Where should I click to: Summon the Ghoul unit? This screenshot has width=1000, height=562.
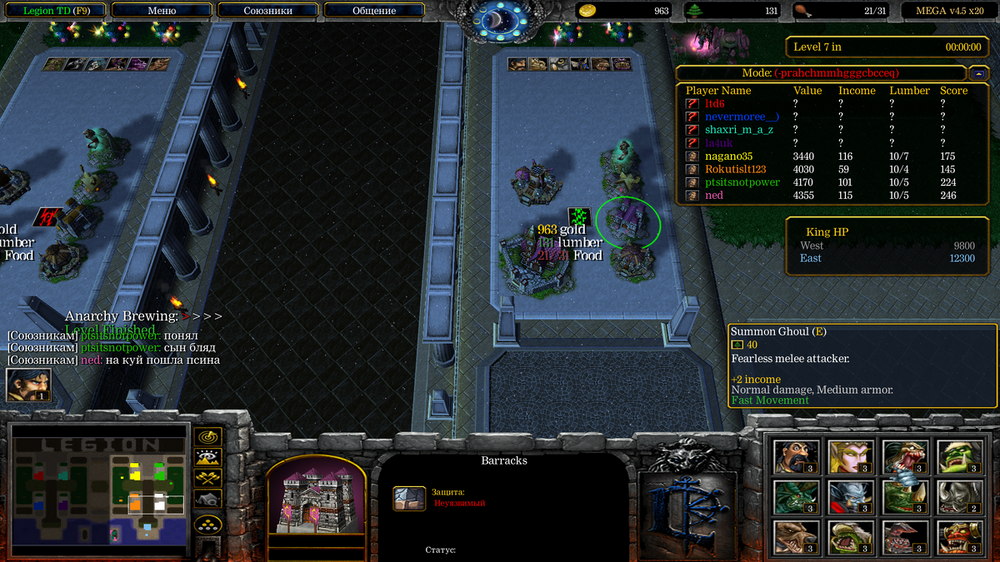coord(904,457)
